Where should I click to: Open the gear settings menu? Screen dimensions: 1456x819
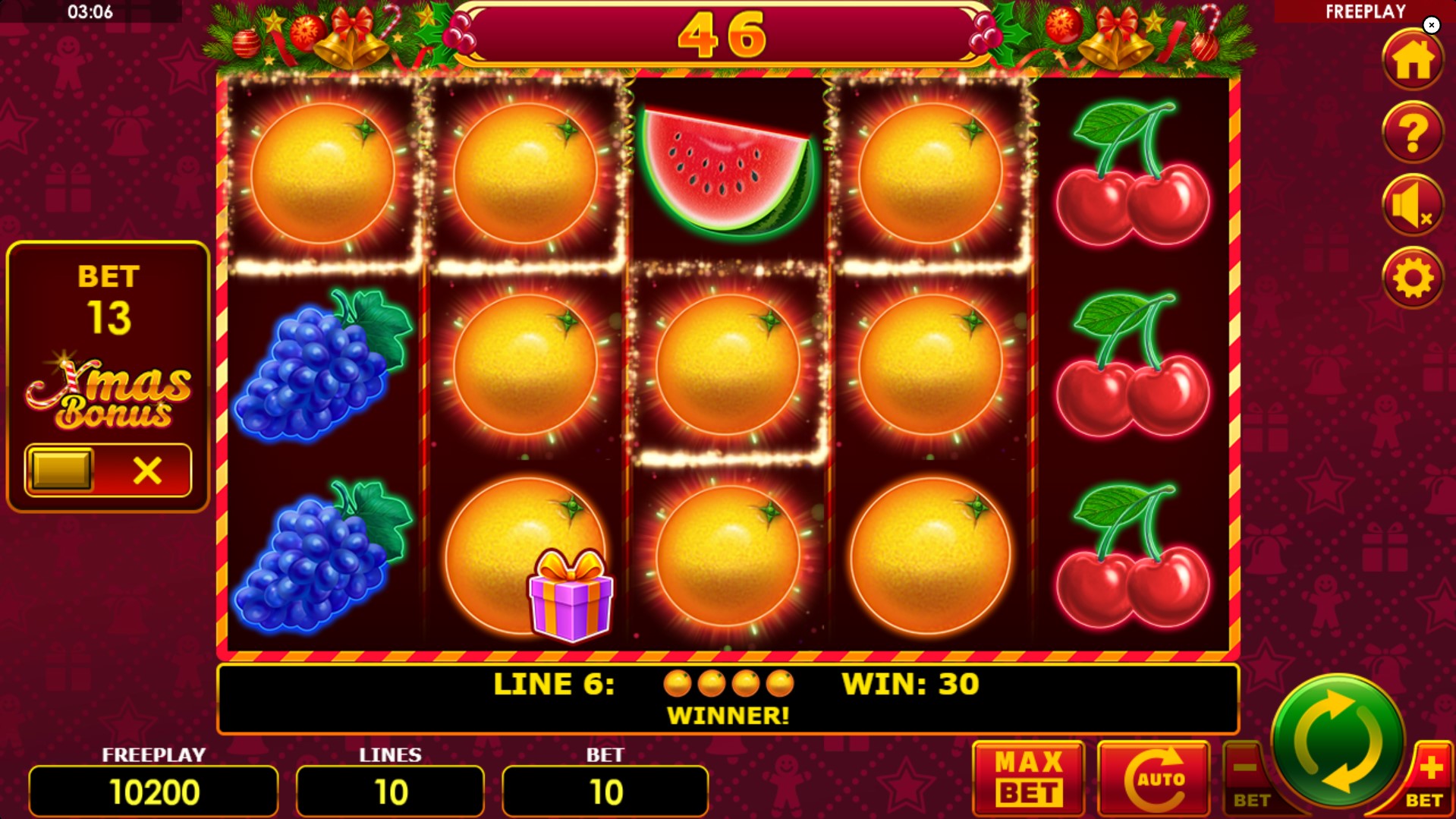click(1412, 278)
